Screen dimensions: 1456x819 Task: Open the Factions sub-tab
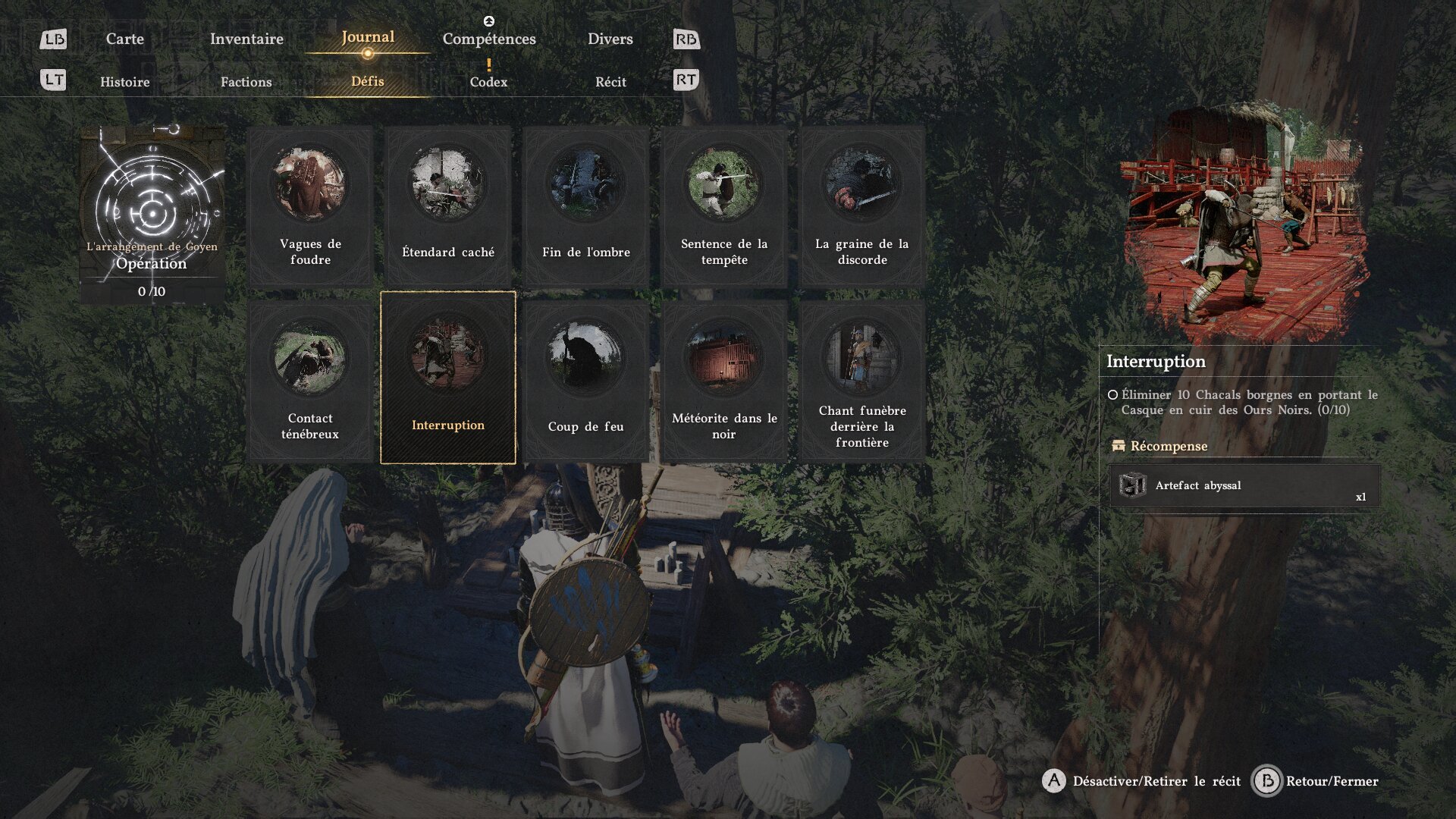coord(246,82)
